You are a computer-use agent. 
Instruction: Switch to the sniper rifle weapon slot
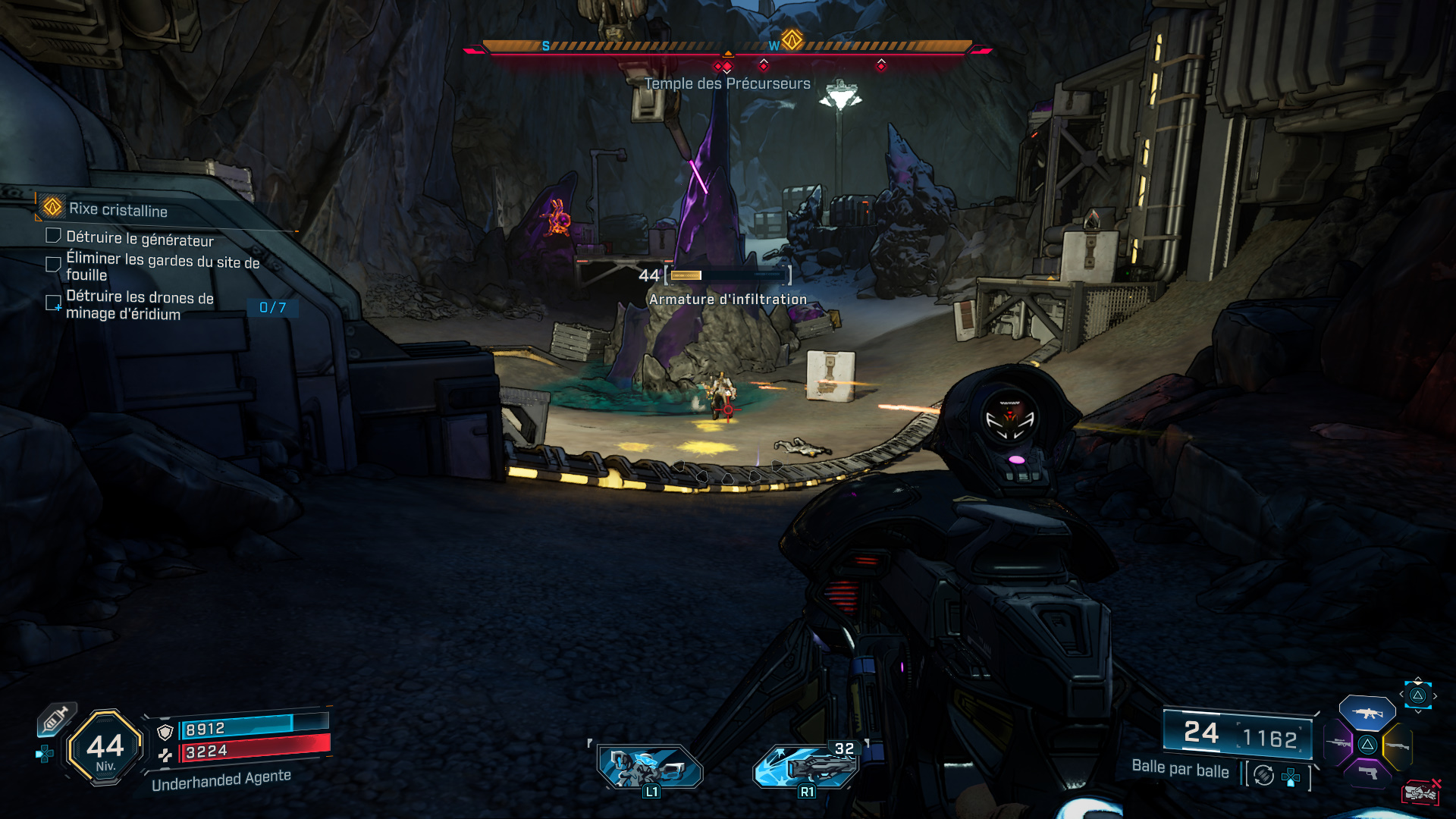1337,744
